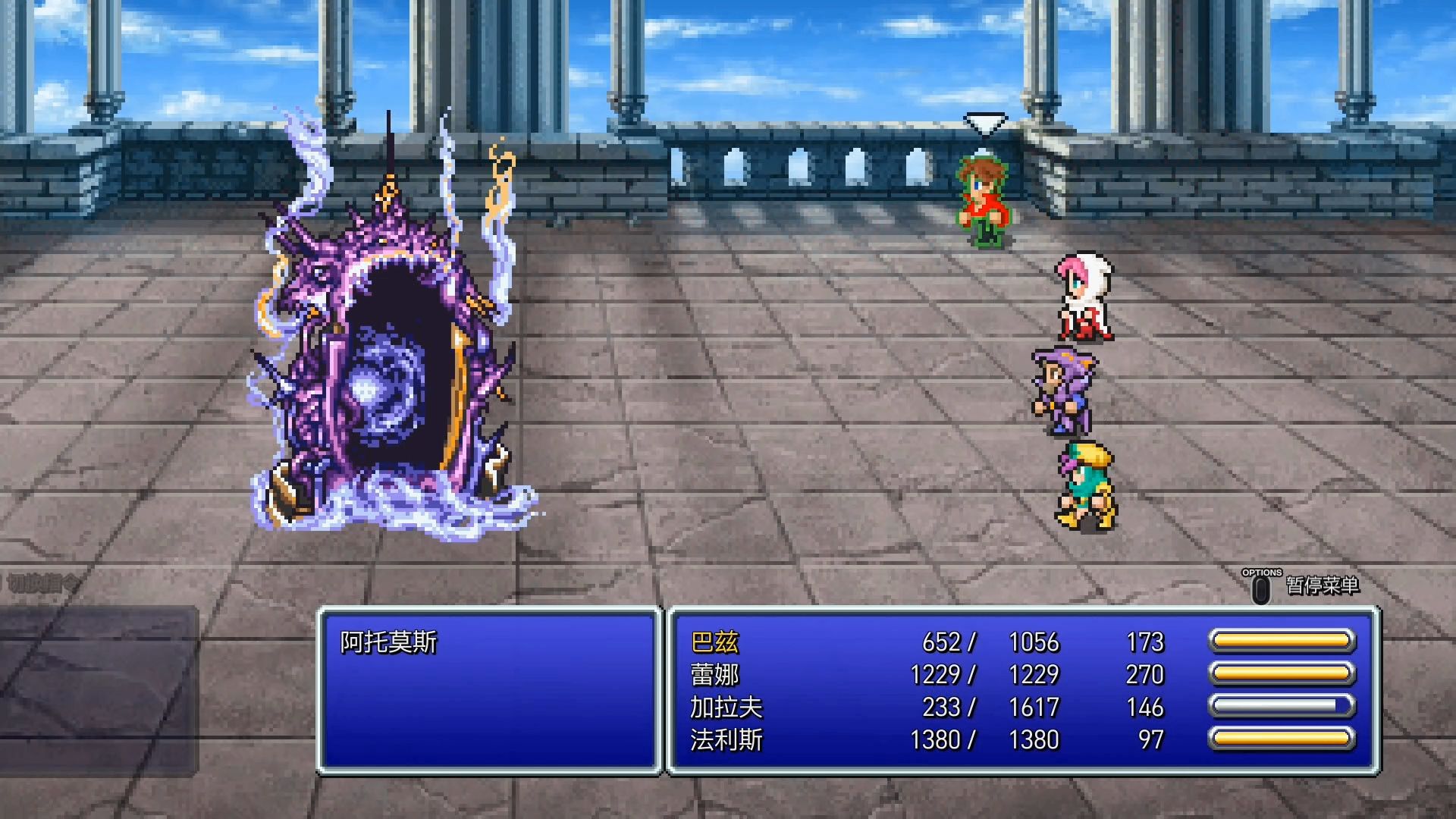Select enemy 阿托莫斯 in the target list
This screenshot has height=819, width=1456.
389,643
